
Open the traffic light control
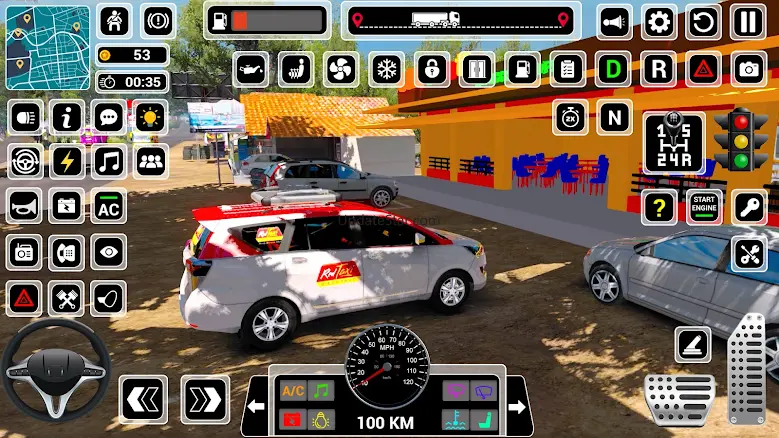click(x=740, y=141)
